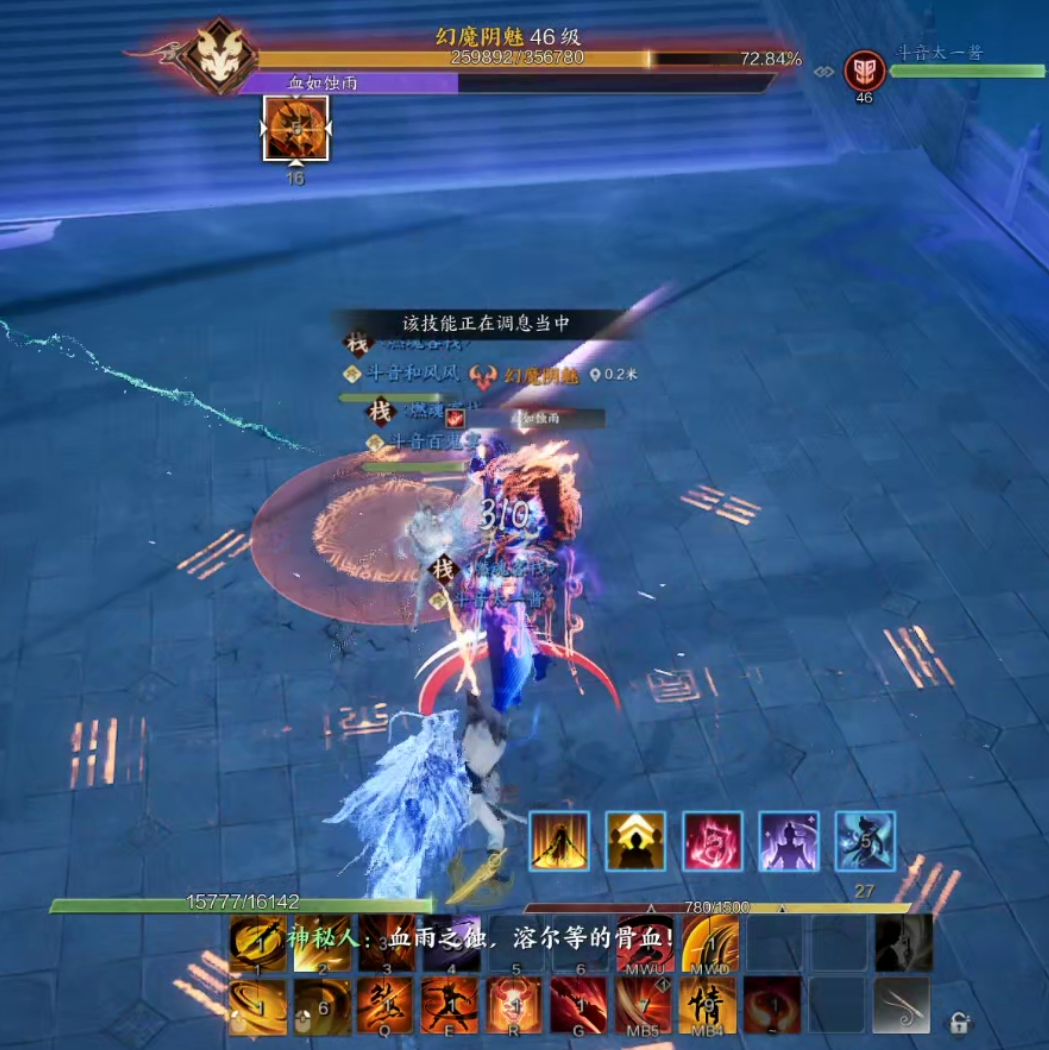
Task: Activate the red swirling flame skill
Action: [713, 841]
